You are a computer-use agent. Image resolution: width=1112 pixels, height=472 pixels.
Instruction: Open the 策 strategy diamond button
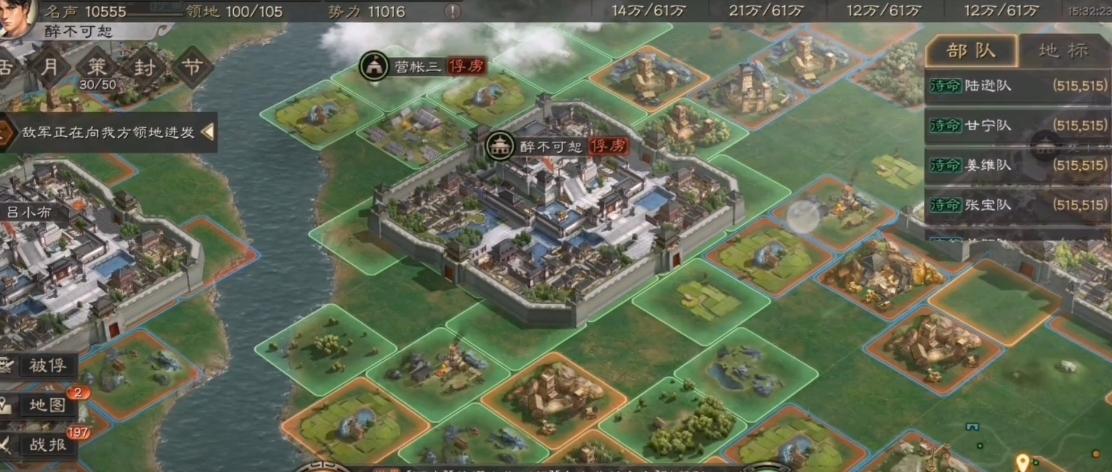(x=97, y=68)
